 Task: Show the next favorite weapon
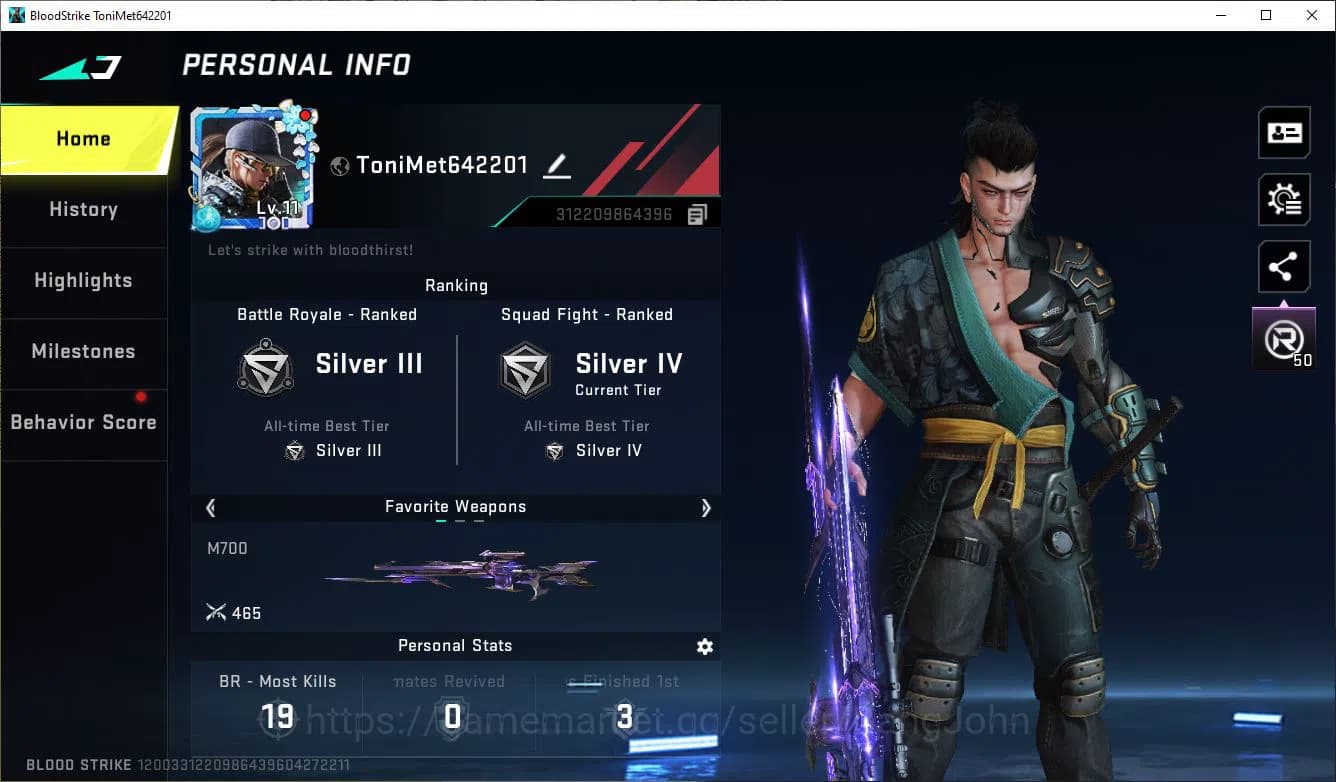pos(706,508)
